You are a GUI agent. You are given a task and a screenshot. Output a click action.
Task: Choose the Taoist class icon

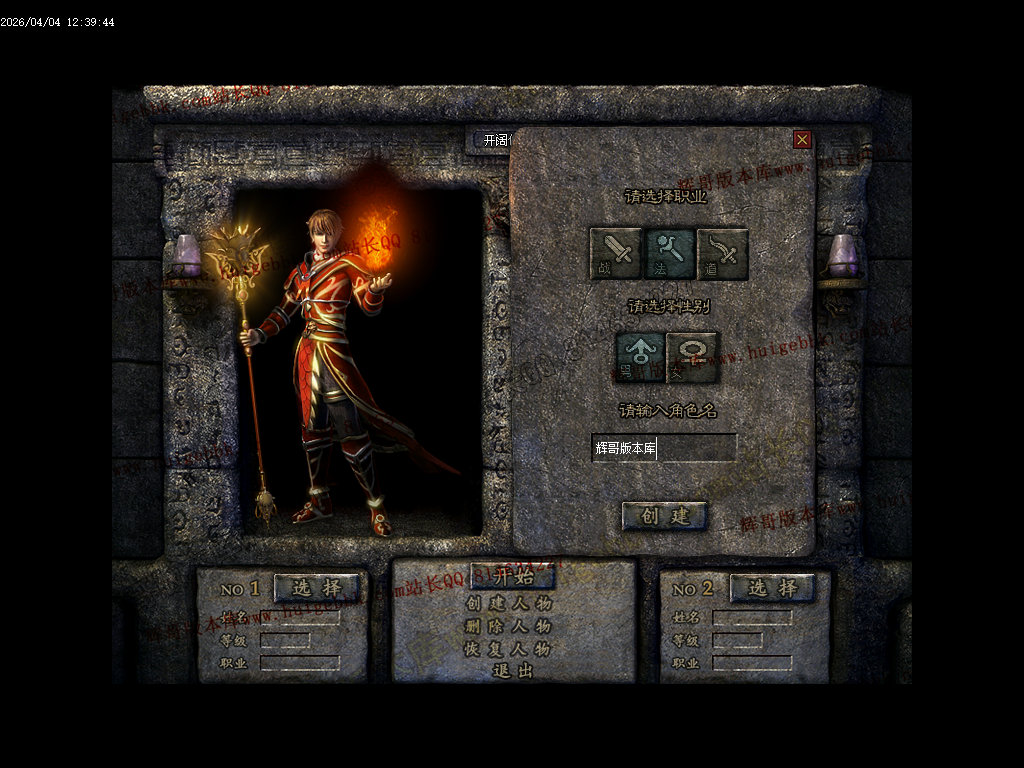pos(723,254)
